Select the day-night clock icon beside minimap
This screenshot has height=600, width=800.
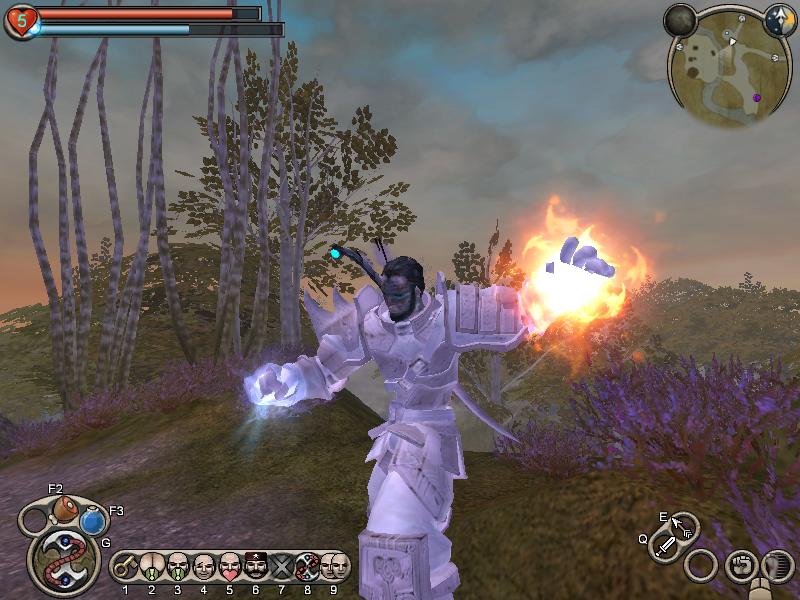[x=779, y=20]
